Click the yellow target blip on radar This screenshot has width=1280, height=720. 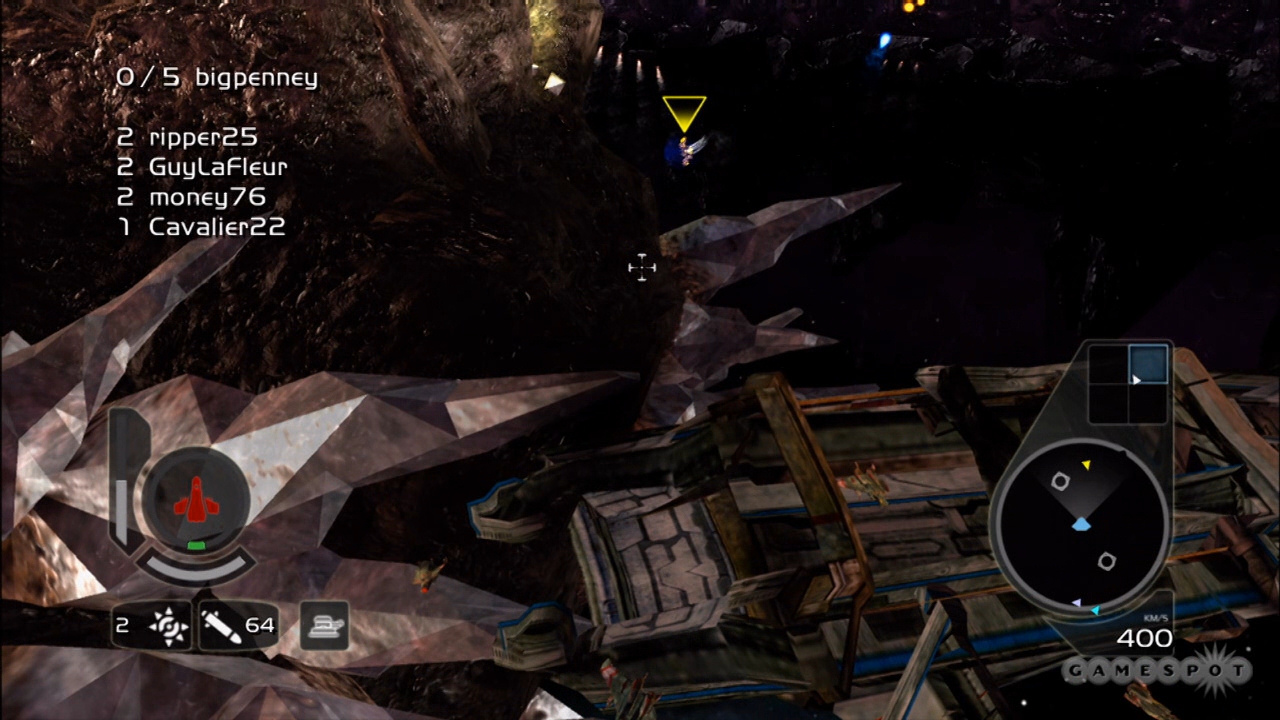1086,464
